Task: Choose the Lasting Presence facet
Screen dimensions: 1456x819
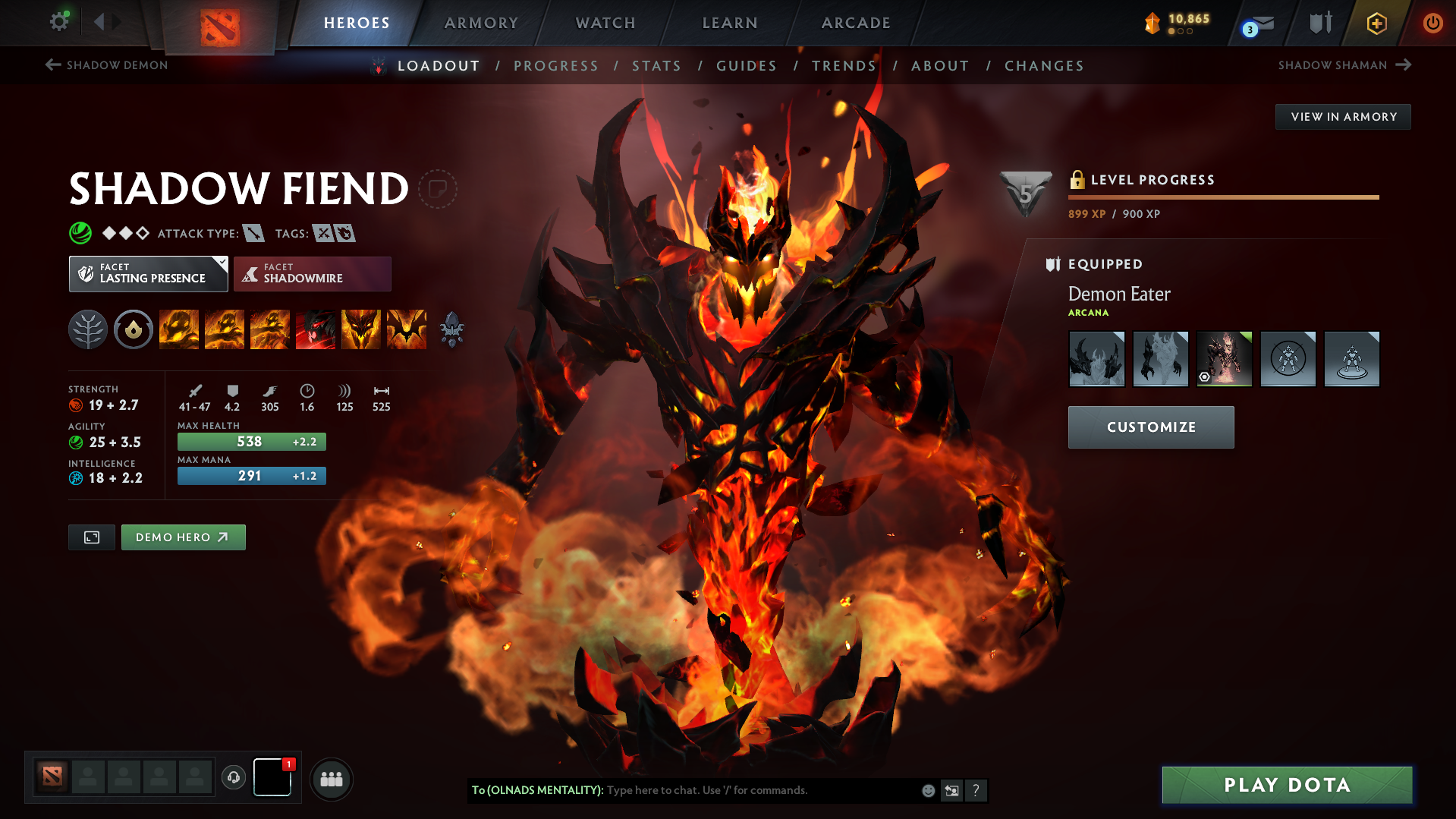Action: coord(148,274)
